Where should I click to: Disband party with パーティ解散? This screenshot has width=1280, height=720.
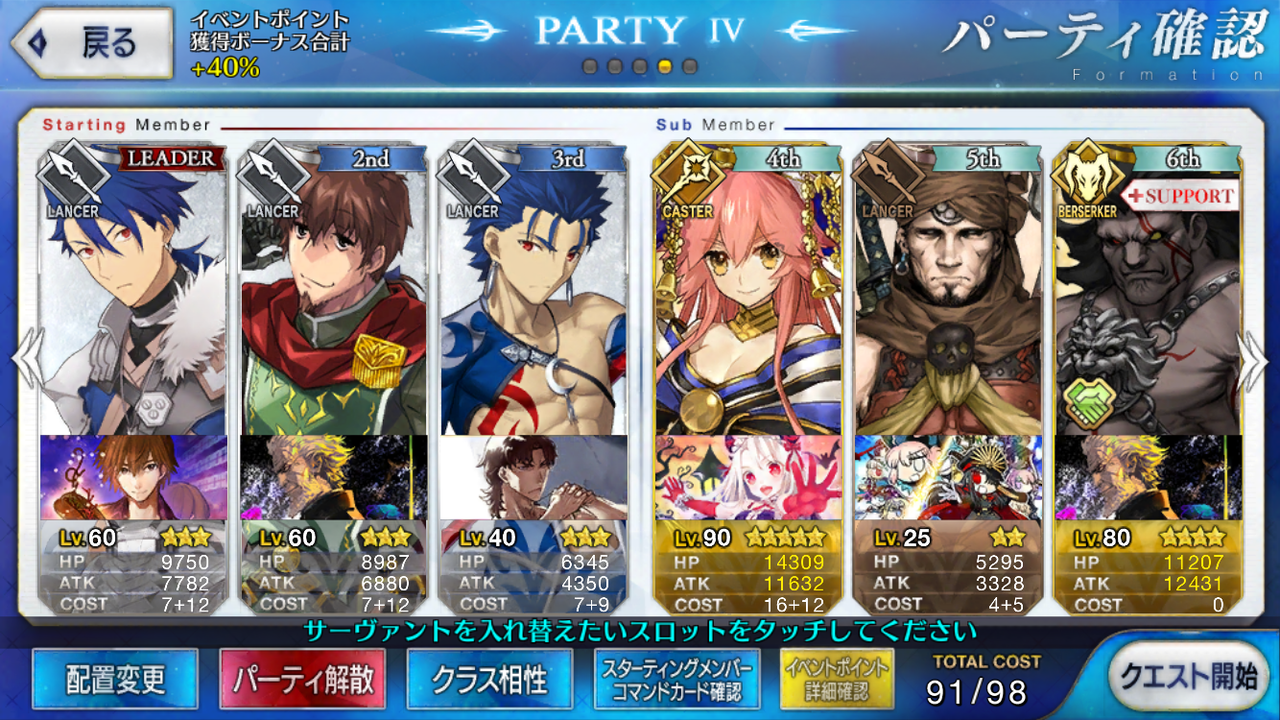[x=303, y=680]
